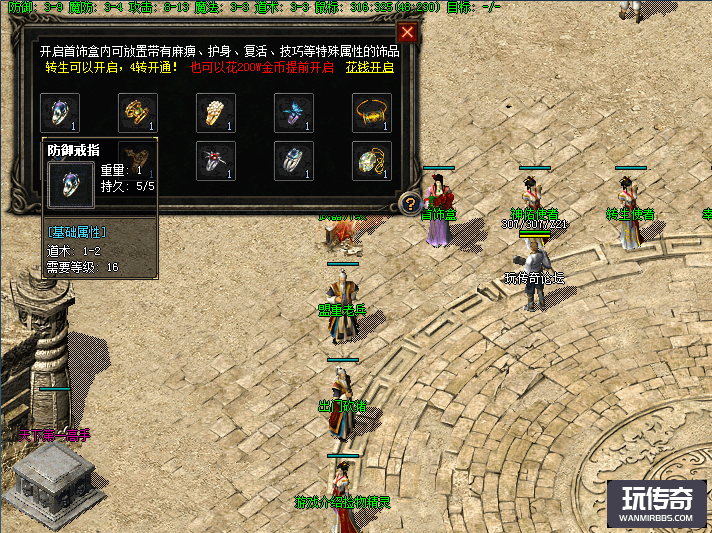This screenshot has width=712, height=533.
Task: Choose the silver ring with blue gem
Action: (x=294, y=161)
